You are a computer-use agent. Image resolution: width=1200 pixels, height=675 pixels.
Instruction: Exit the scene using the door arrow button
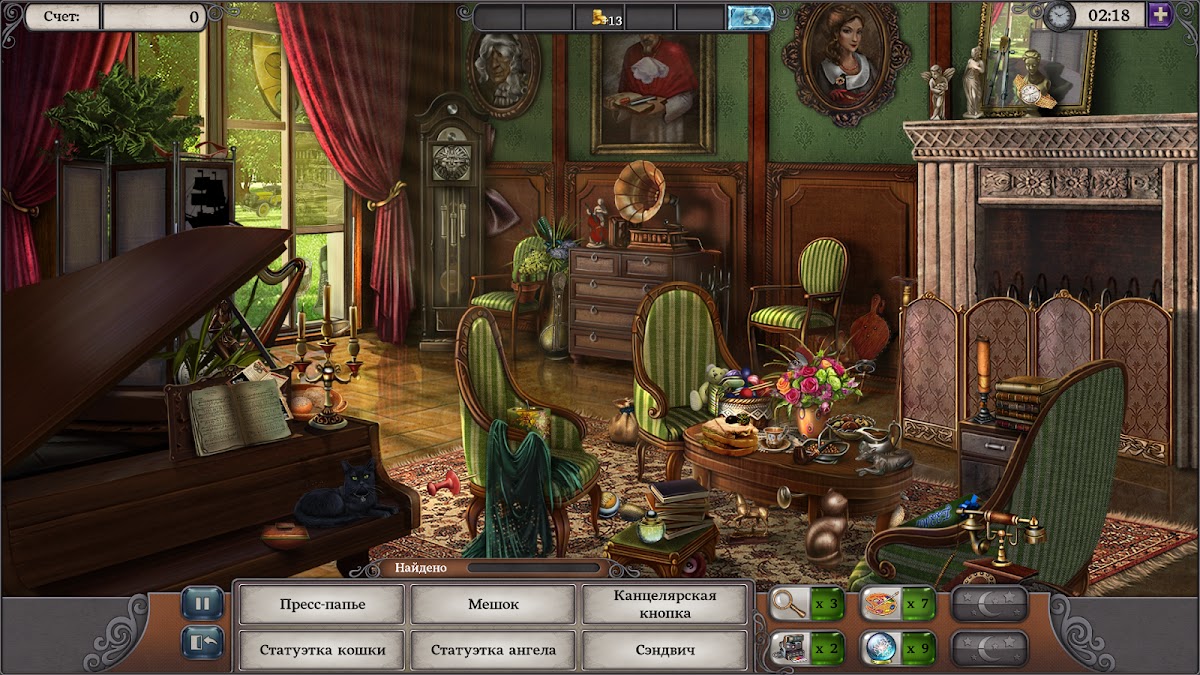tap(202, 641)
